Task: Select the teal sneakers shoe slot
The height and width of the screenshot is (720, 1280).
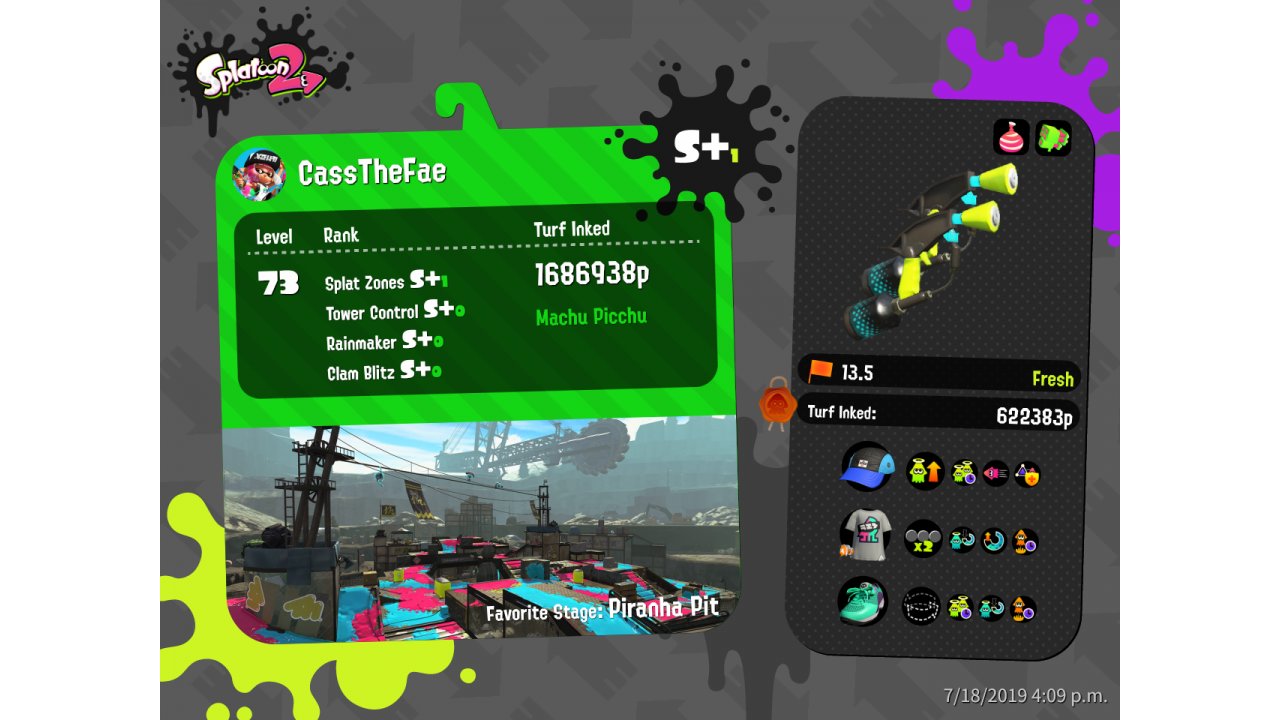Action: tap(862, 602)
